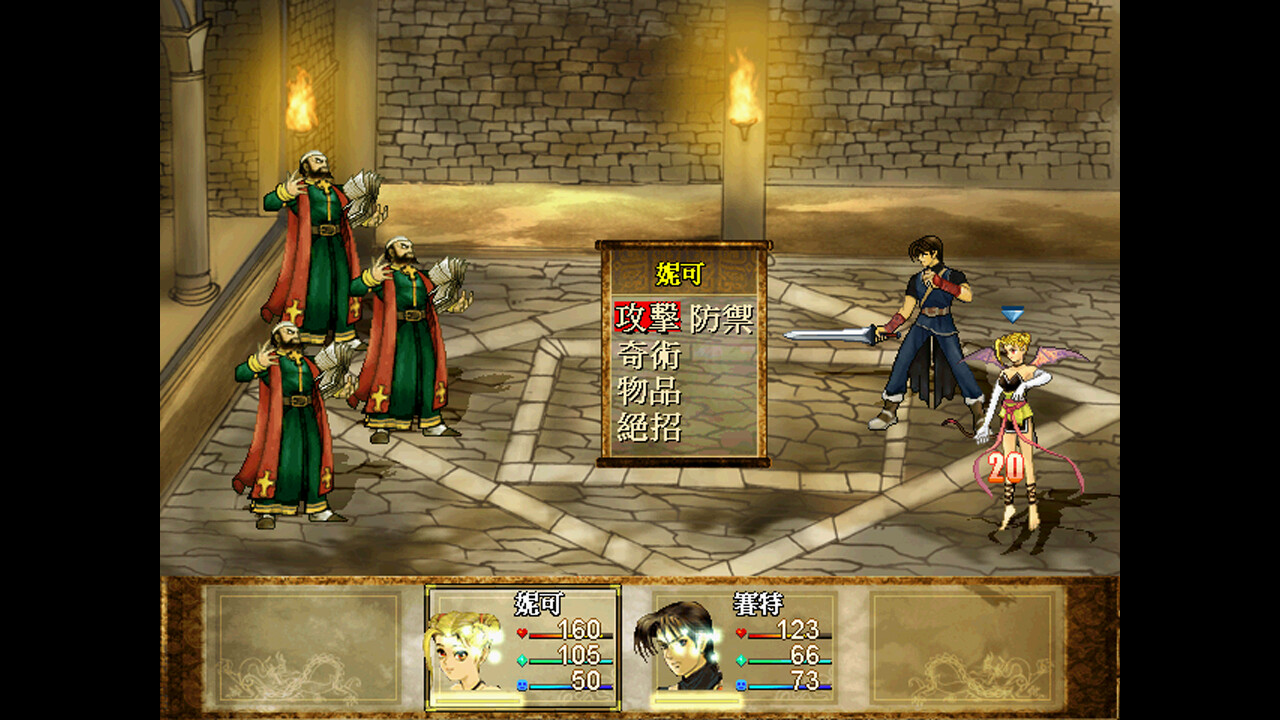This screenshot has width=1280, height=720.
Task: Open the 奇術 magic command
Action: click(648, 355)
